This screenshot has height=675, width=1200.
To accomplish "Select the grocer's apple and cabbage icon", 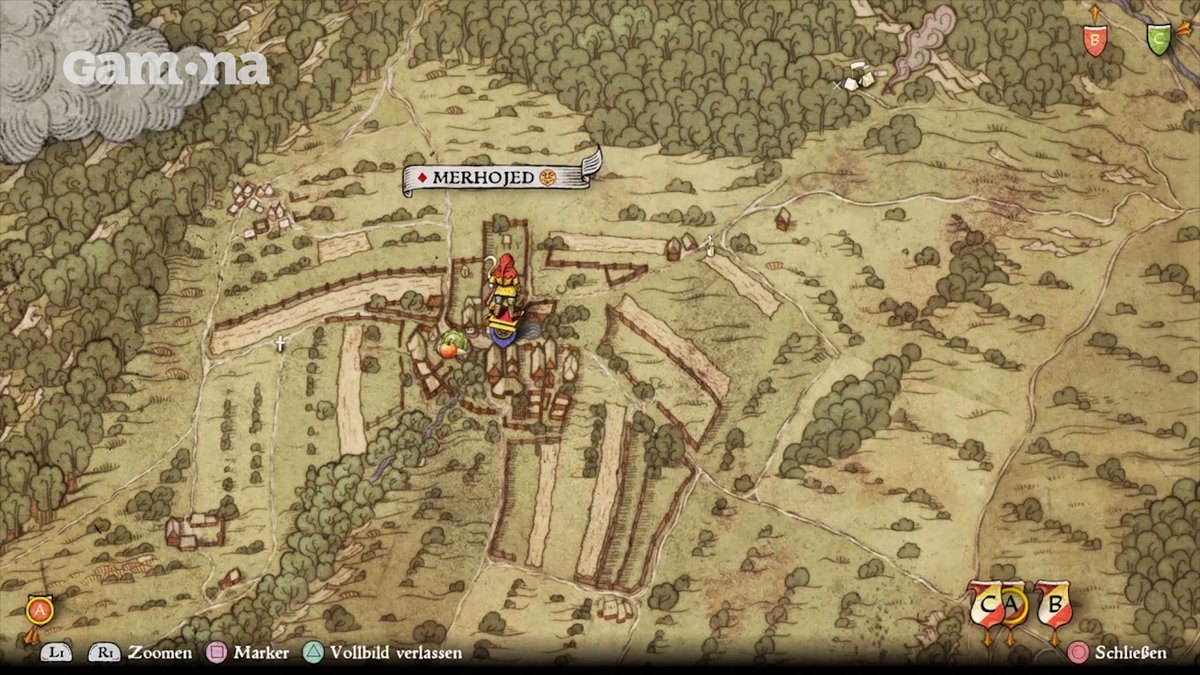I will (x=453, y=346).
